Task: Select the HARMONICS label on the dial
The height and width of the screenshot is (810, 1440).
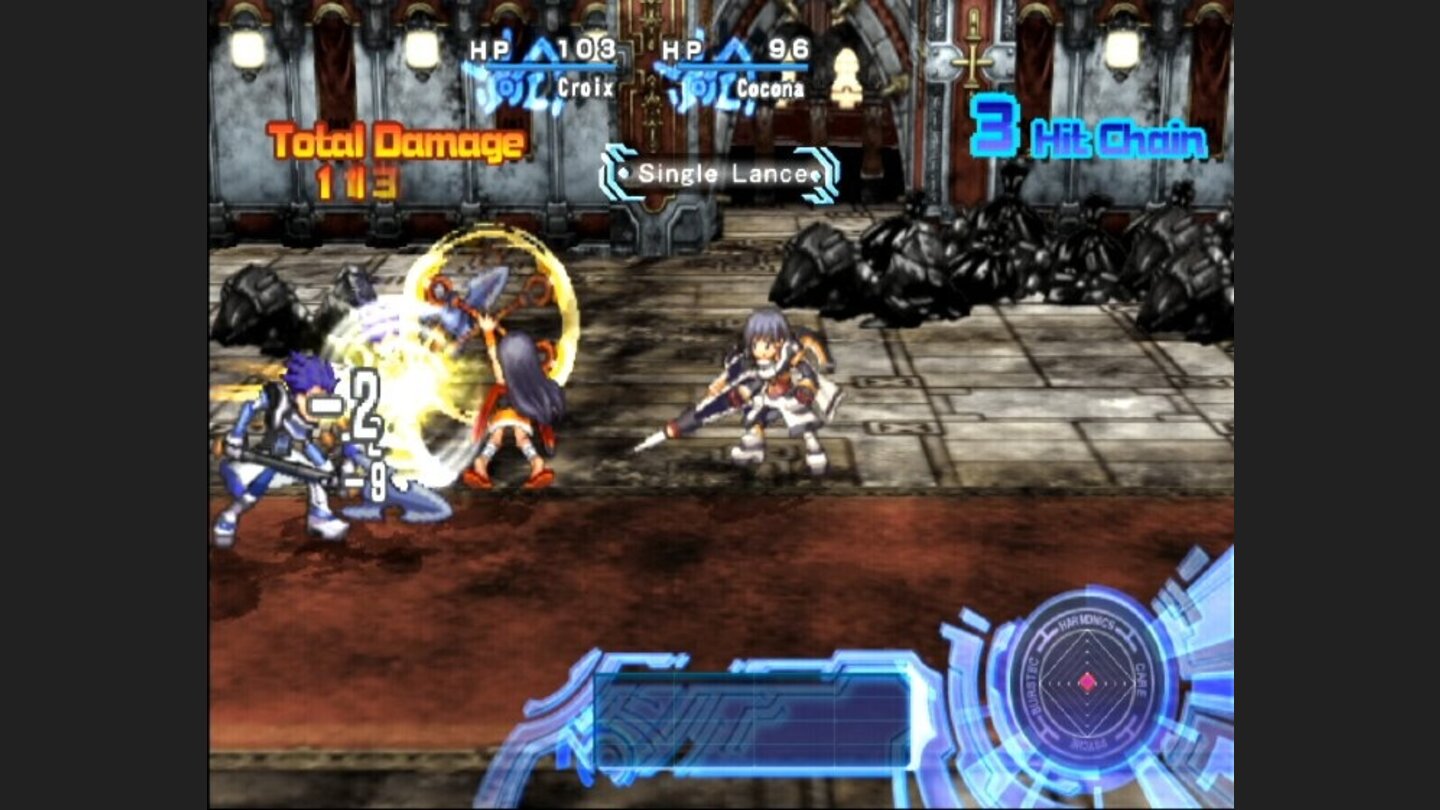Action: [x=1086, y=622]
